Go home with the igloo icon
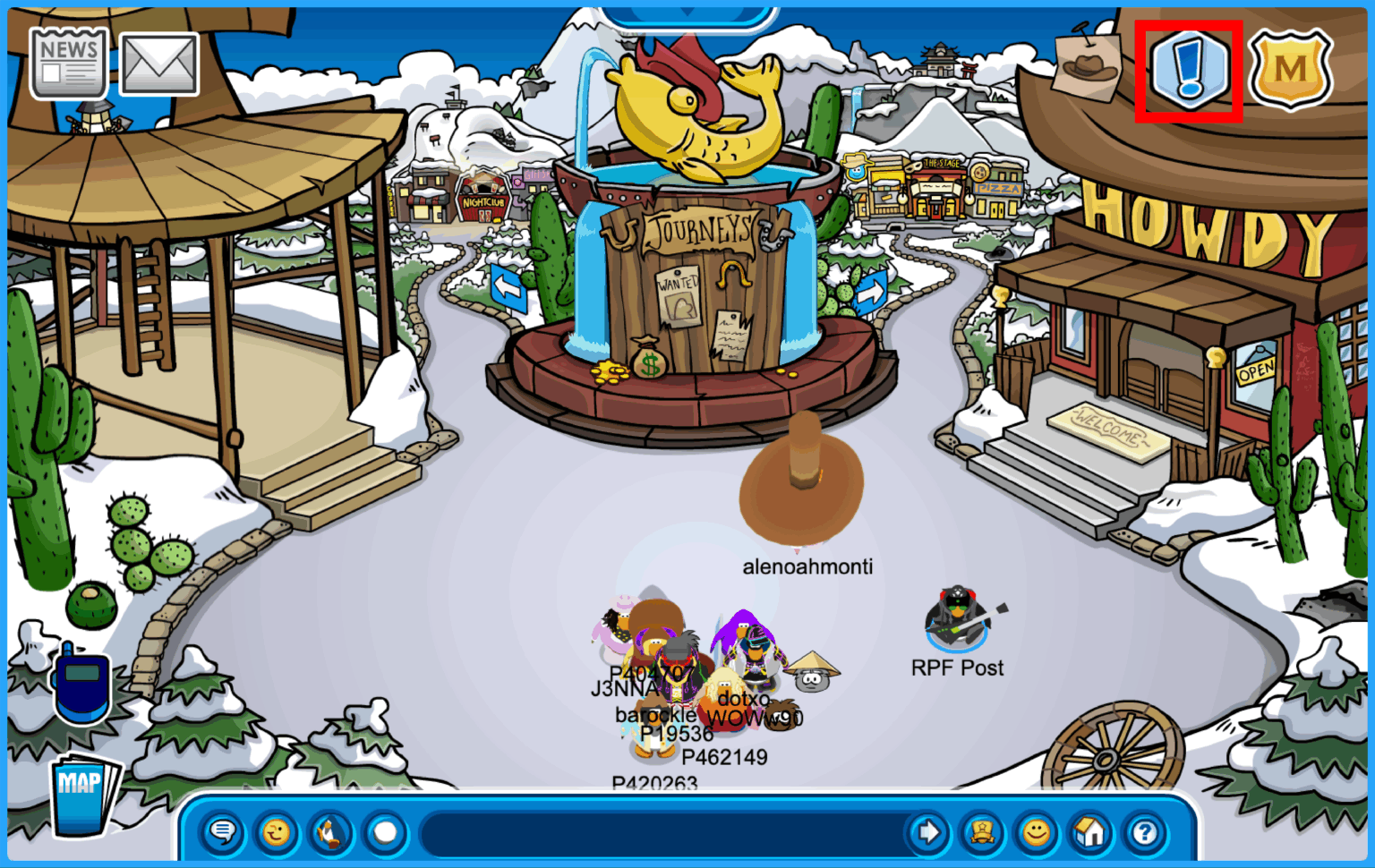This screenshot has width=1375, height=868. click(1092, 833)
